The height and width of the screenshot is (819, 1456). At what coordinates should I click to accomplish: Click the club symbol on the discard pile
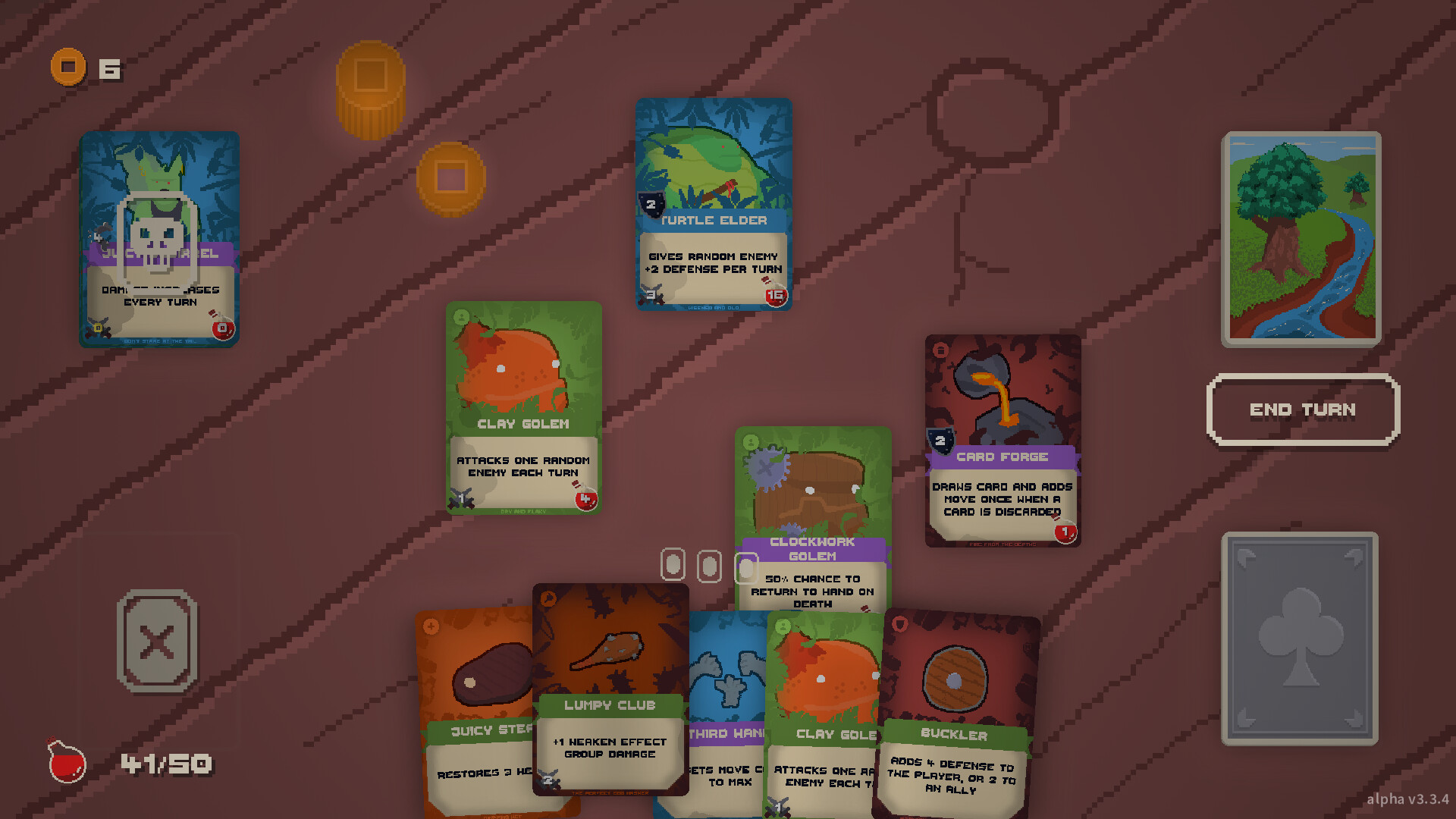[1300, 639]
